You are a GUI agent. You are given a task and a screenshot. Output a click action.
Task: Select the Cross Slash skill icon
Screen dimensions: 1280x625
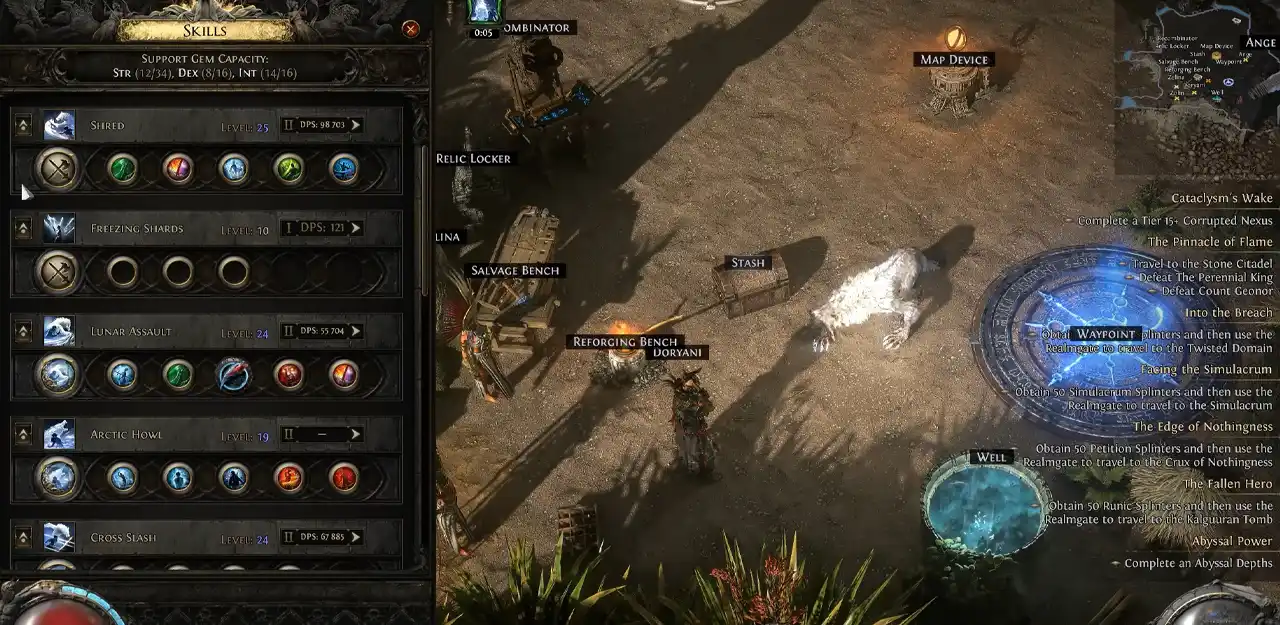[x=59, y=537]
